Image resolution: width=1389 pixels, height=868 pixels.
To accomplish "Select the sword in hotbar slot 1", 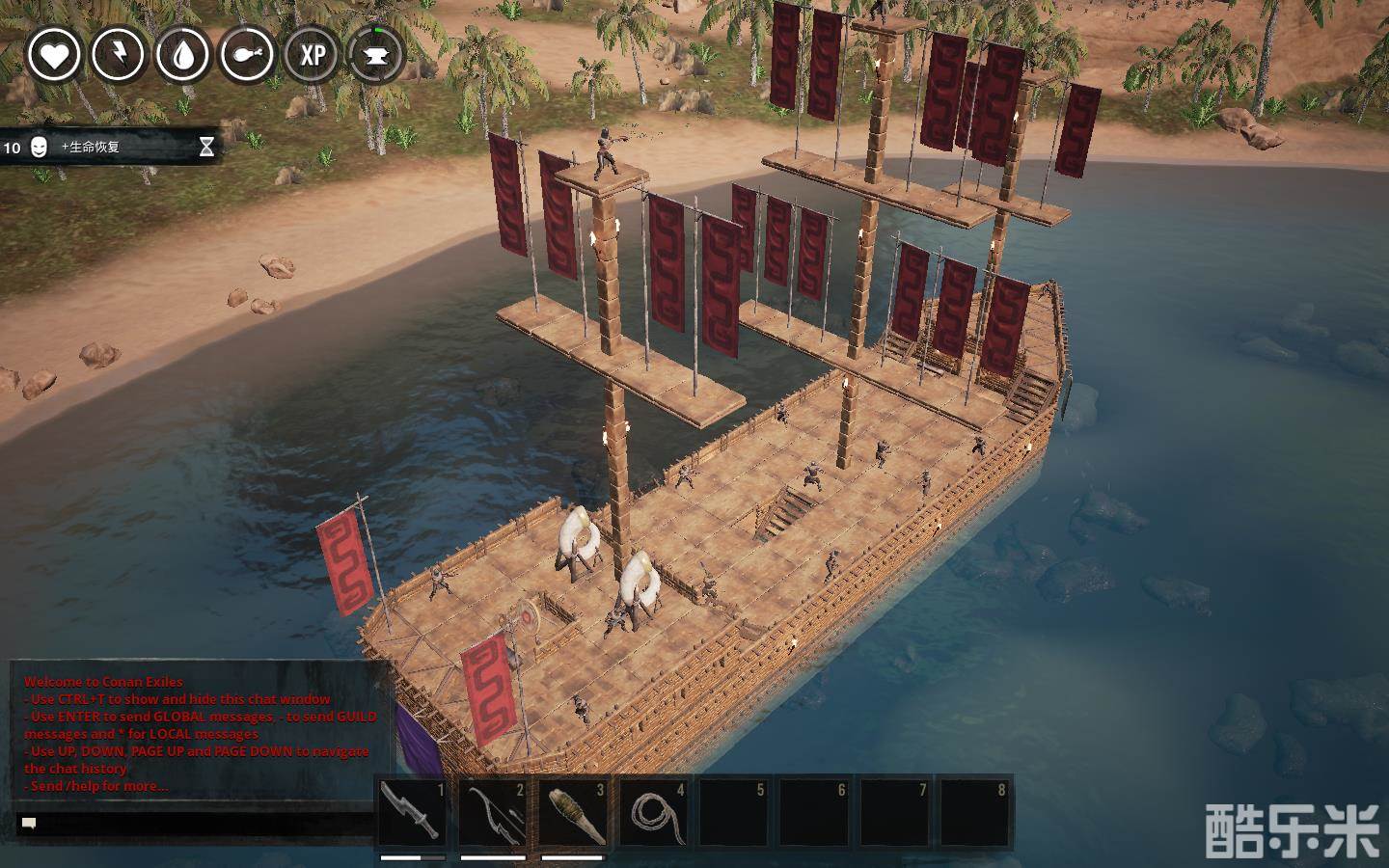I will tap(413, 812).
